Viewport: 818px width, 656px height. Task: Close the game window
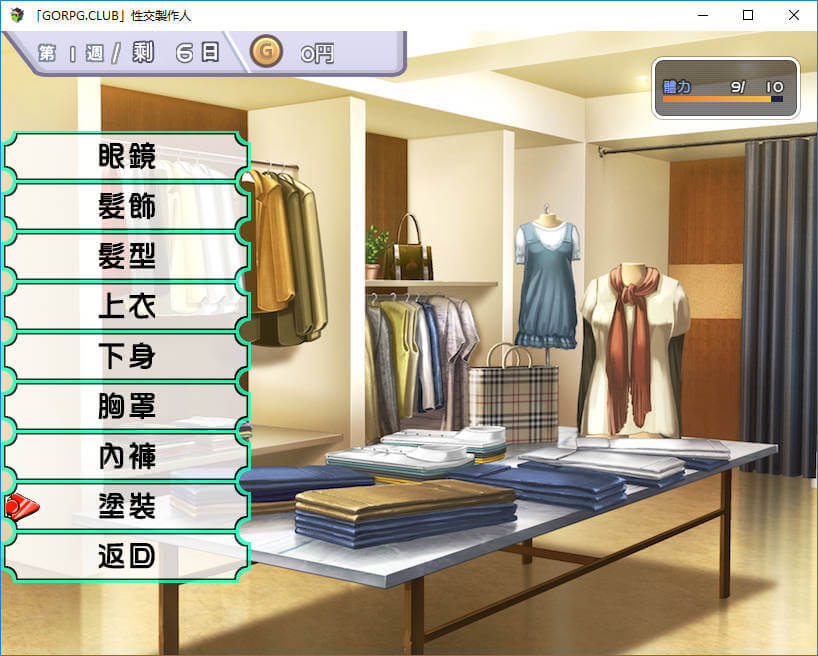tap(794, 15)
